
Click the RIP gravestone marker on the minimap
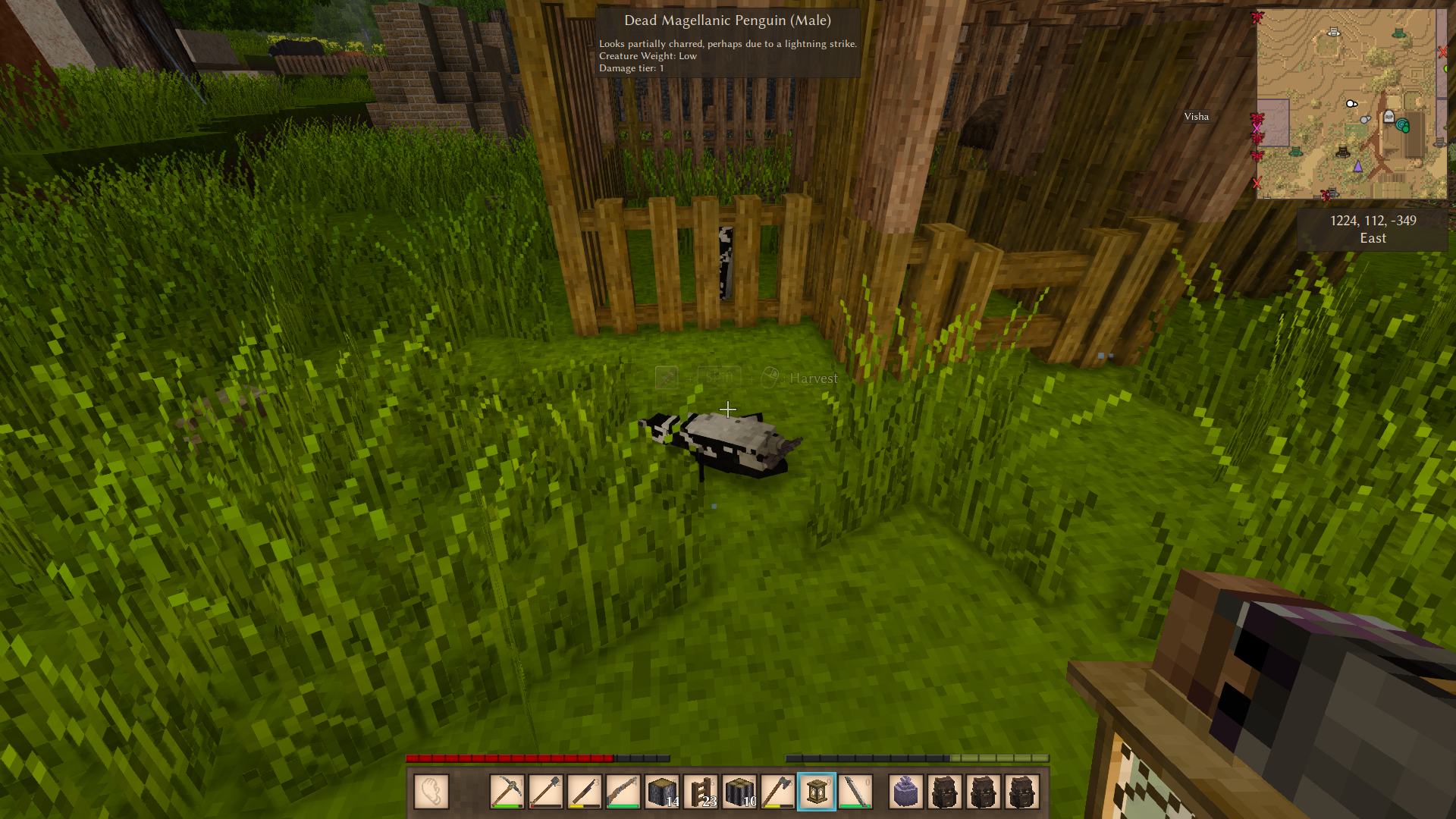(x=1389, y=116)
